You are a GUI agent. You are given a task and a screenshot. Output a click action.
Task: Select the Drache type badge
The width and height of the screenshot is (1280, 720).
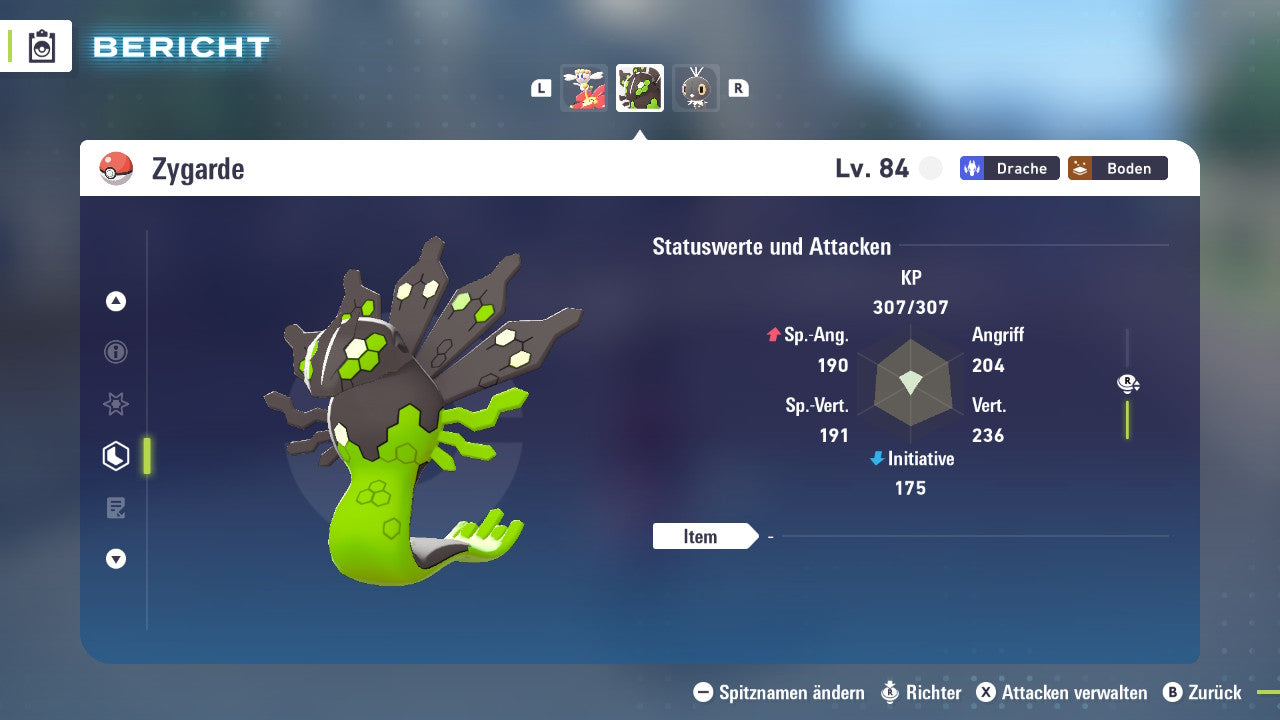[1009, 168]
